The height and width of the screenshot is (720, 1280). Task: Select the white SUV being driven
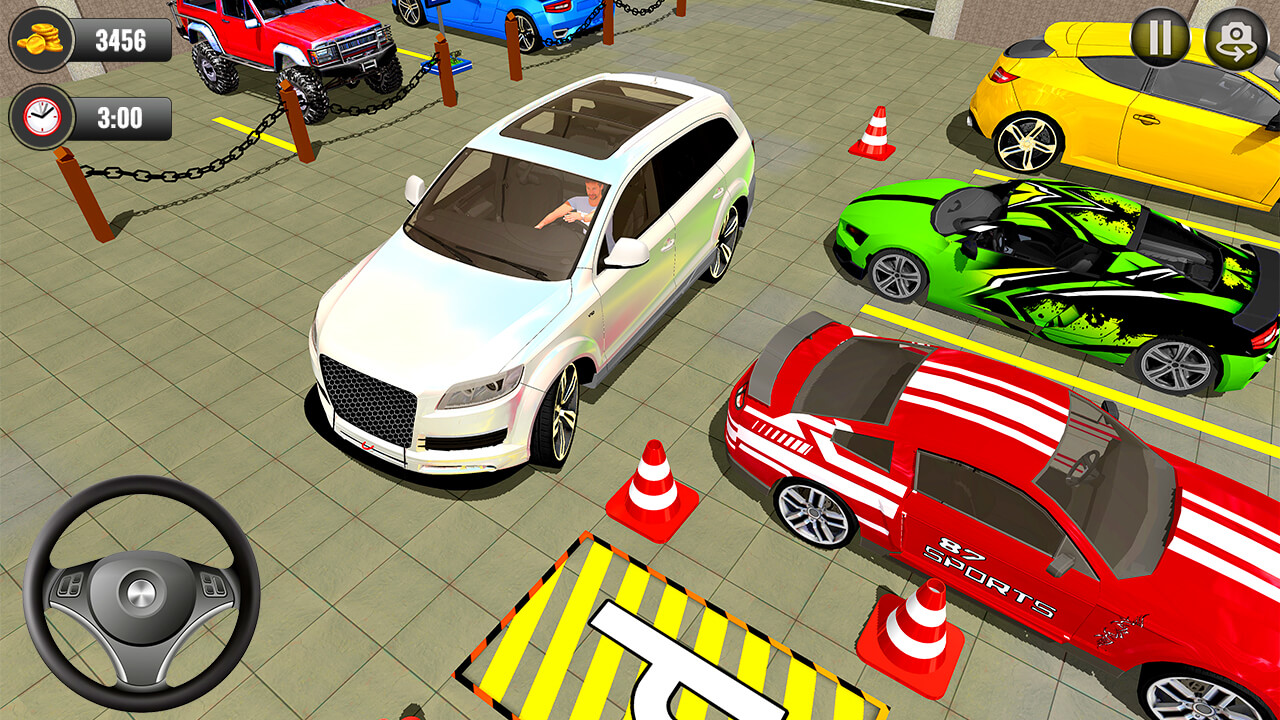[530, 280]
